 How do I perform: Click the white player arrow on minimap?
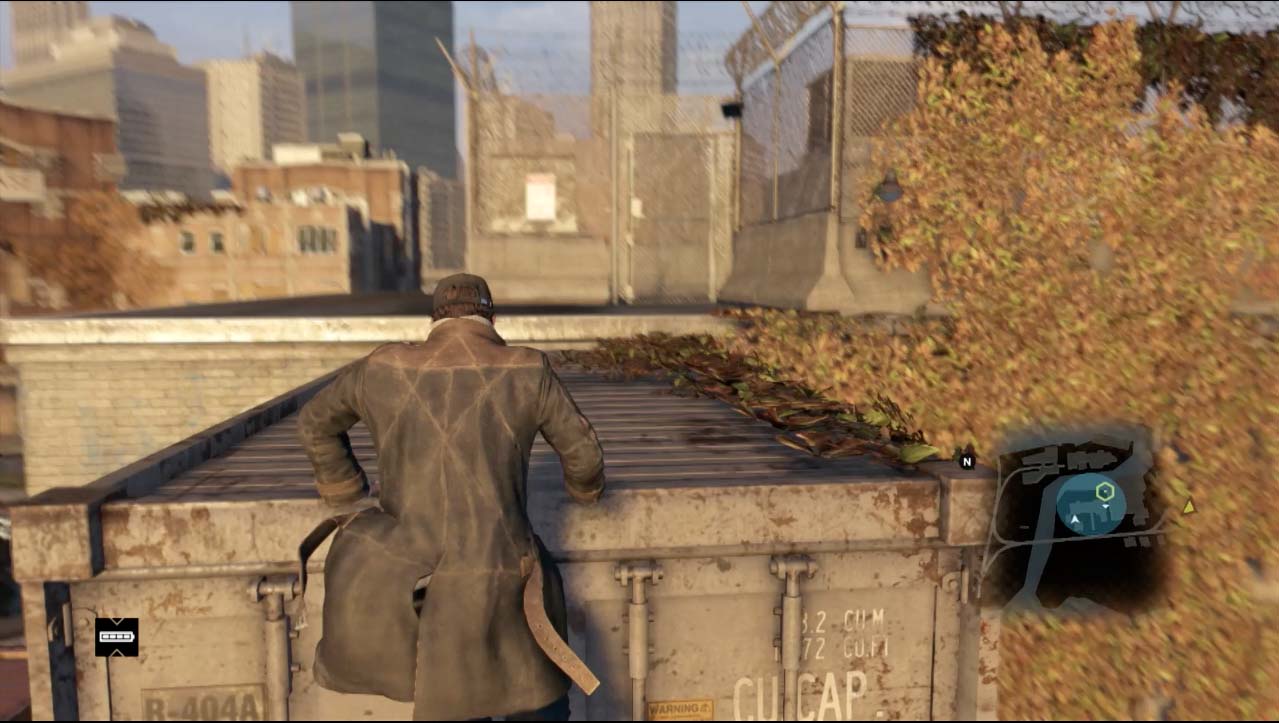(1076, 520)
